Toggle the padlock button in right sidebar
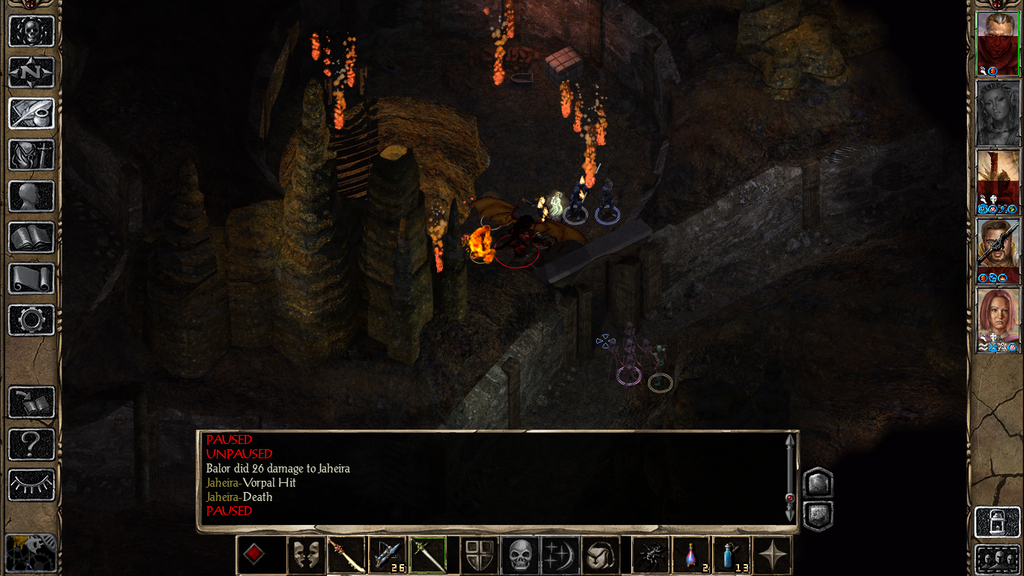Viewport: 1024px width, 576px height. (x=997, y=521)
